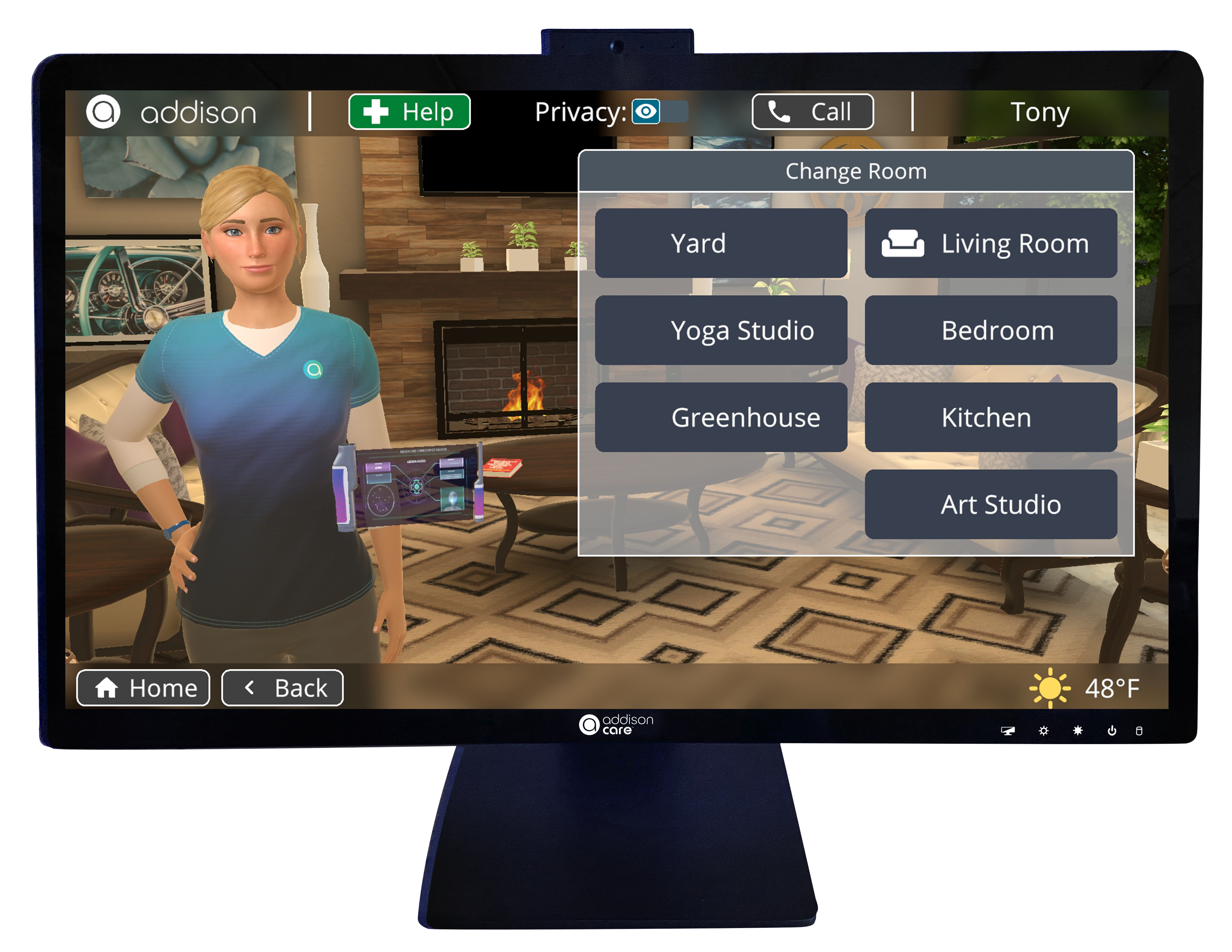This screenshot has width=1232, height=952.
Task: Switch to the Yoga Studio room
Action: 721,330
